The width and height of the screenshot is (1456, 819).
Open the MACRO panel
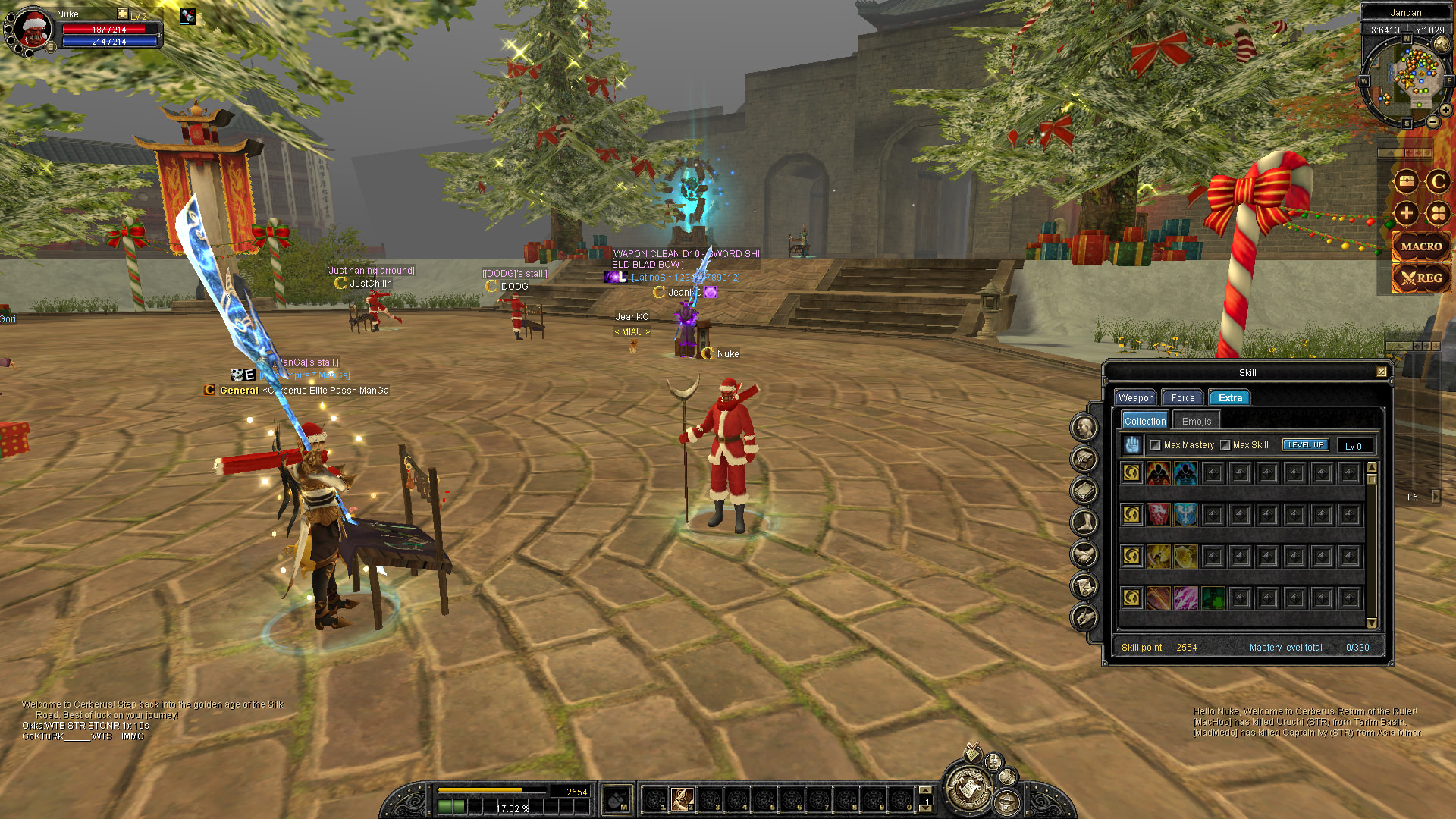click(1421, 246)
